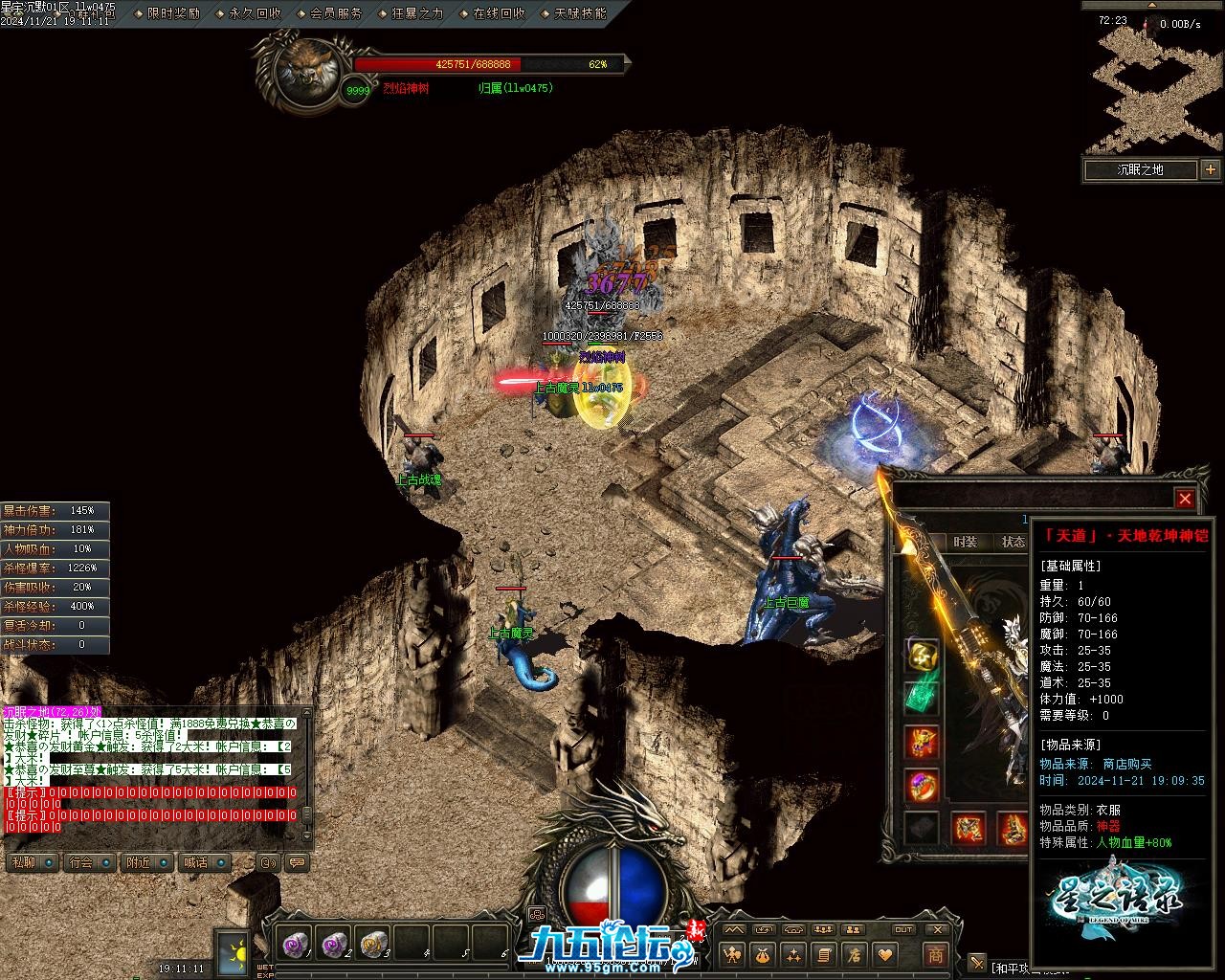Open the 会员服务 member services menu
This screenshot has height=980, width=1225.
(x=336, y=13)
